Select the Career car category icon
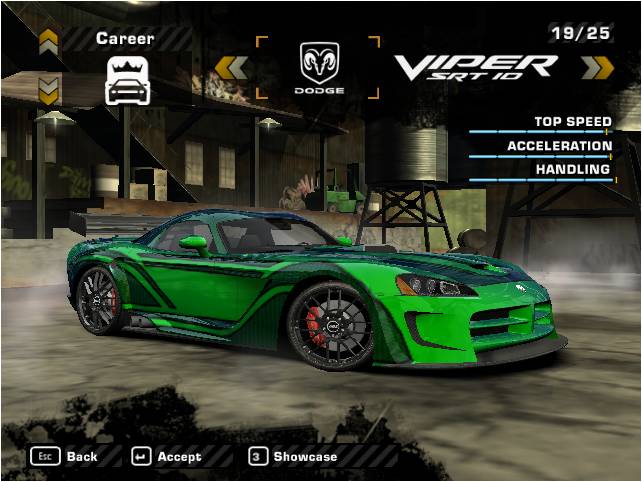The height and width of the screenshot is (482, 642). (127, 80)
